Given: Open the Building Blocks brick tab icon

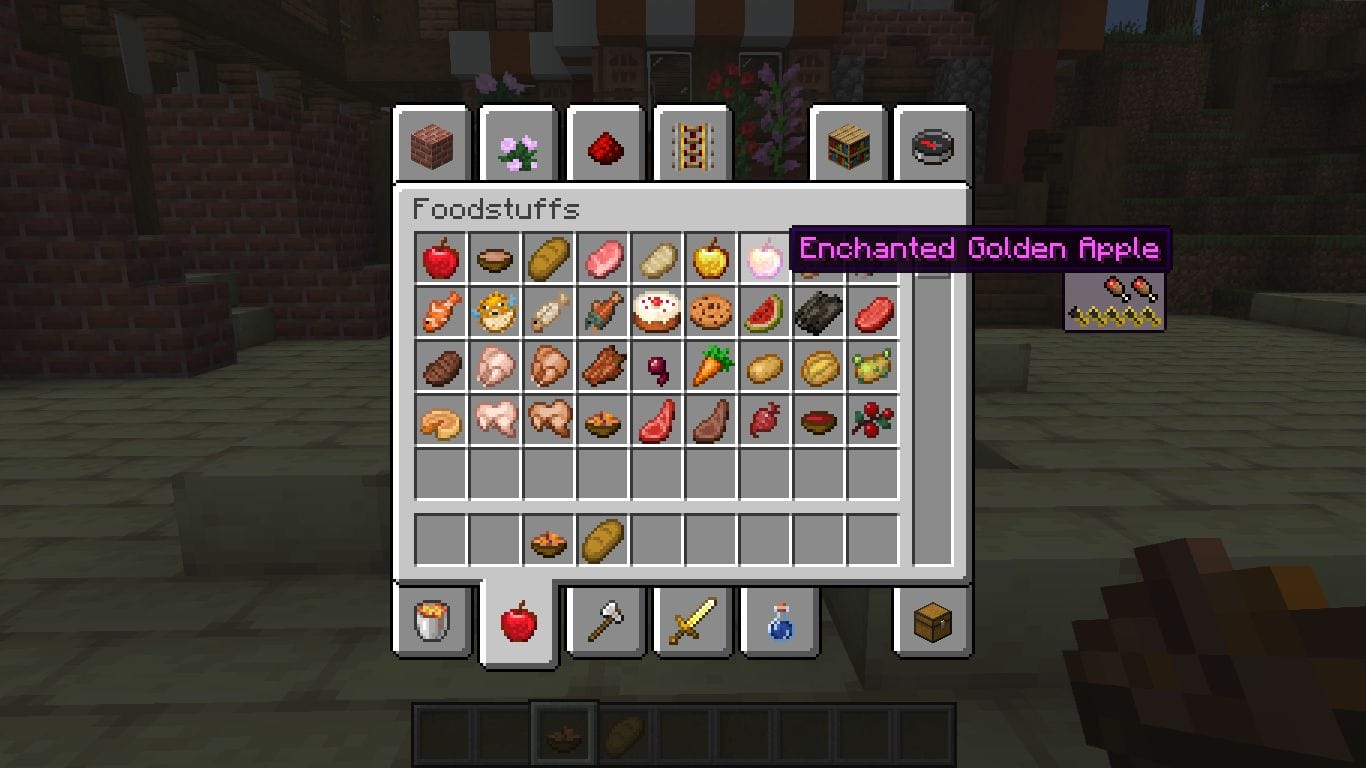Looking at the screenshot, I should point(432,145).
